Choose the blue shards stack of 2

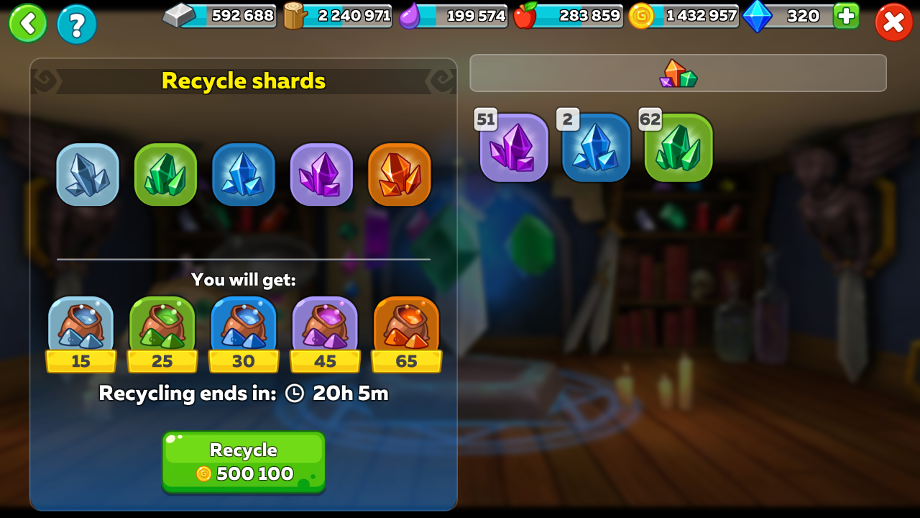(596, 148)
